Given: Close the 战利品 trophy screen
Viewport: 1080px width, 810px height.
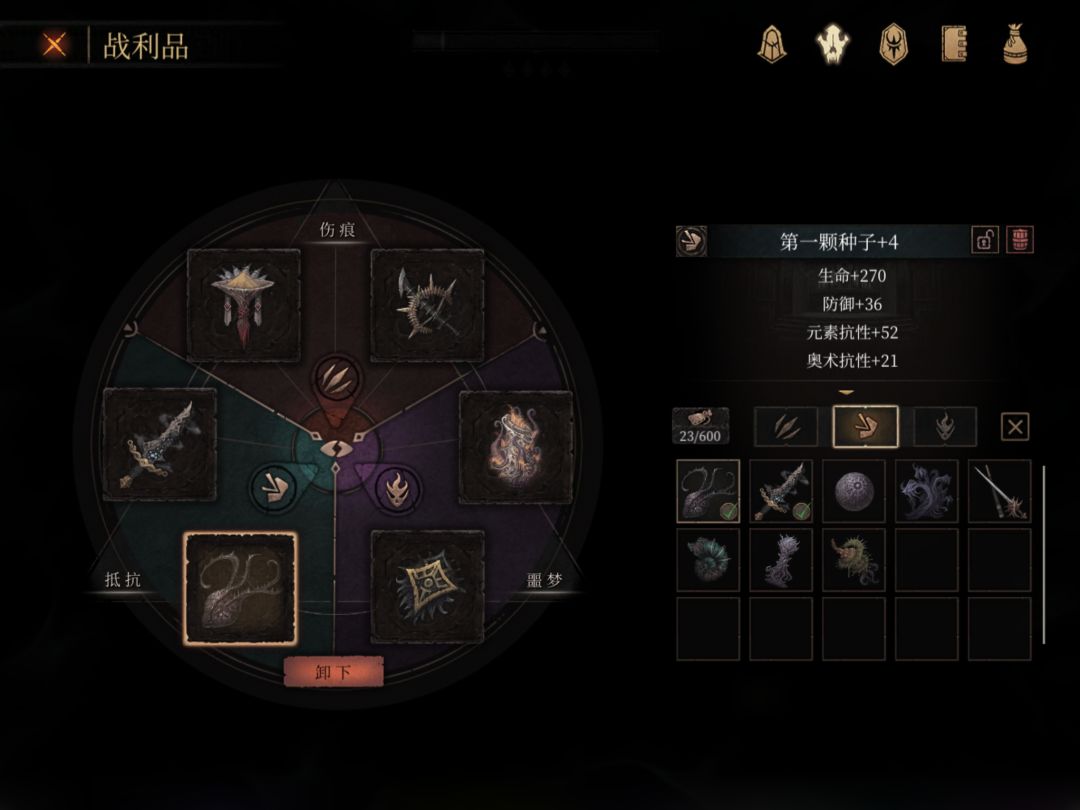Looking at the screenshot, I should pyautogui.click(x=55, y=44).
